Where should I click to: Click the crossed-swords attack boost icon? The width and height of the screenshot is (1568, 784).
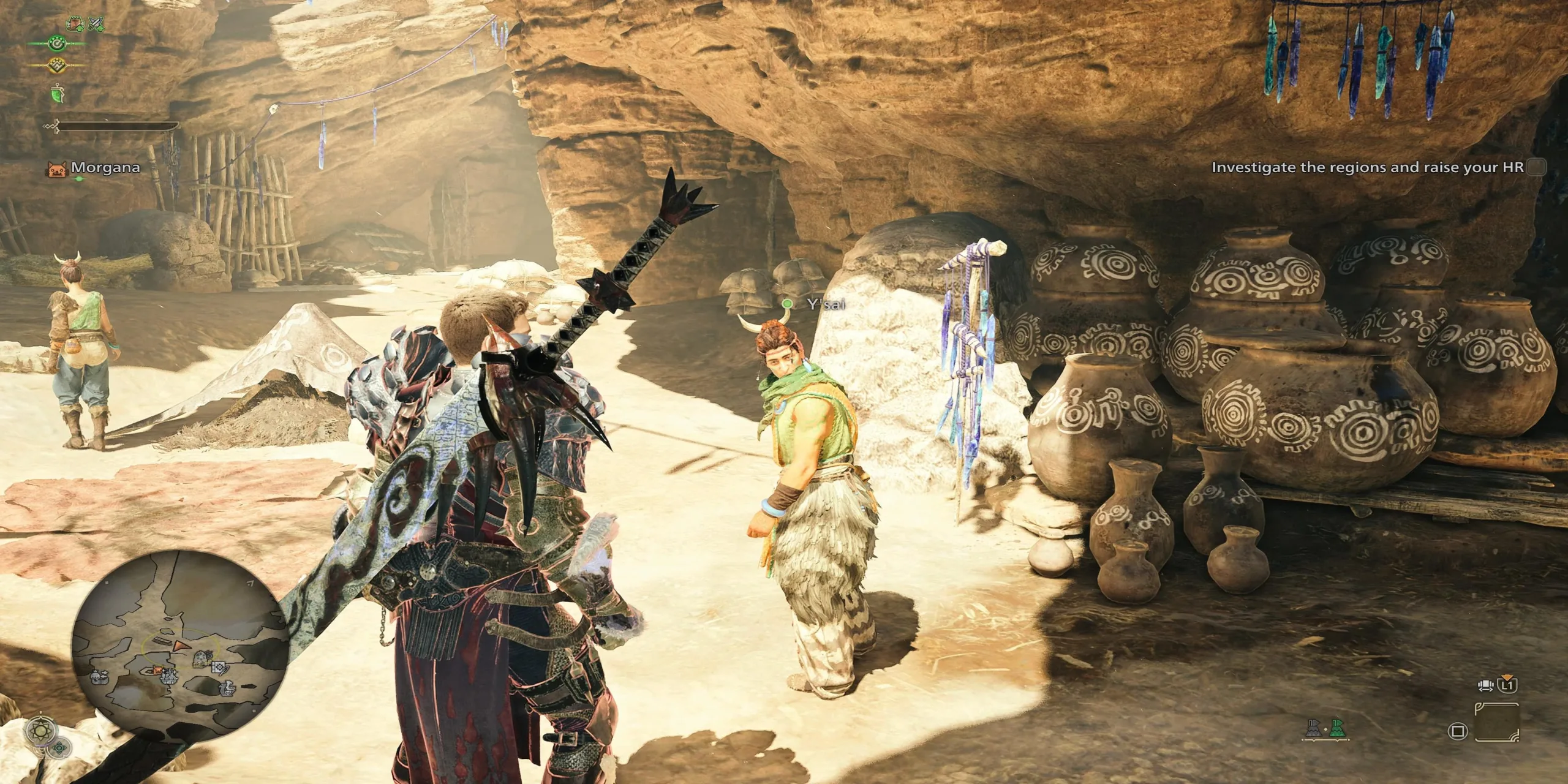click(x=97, y=24)
